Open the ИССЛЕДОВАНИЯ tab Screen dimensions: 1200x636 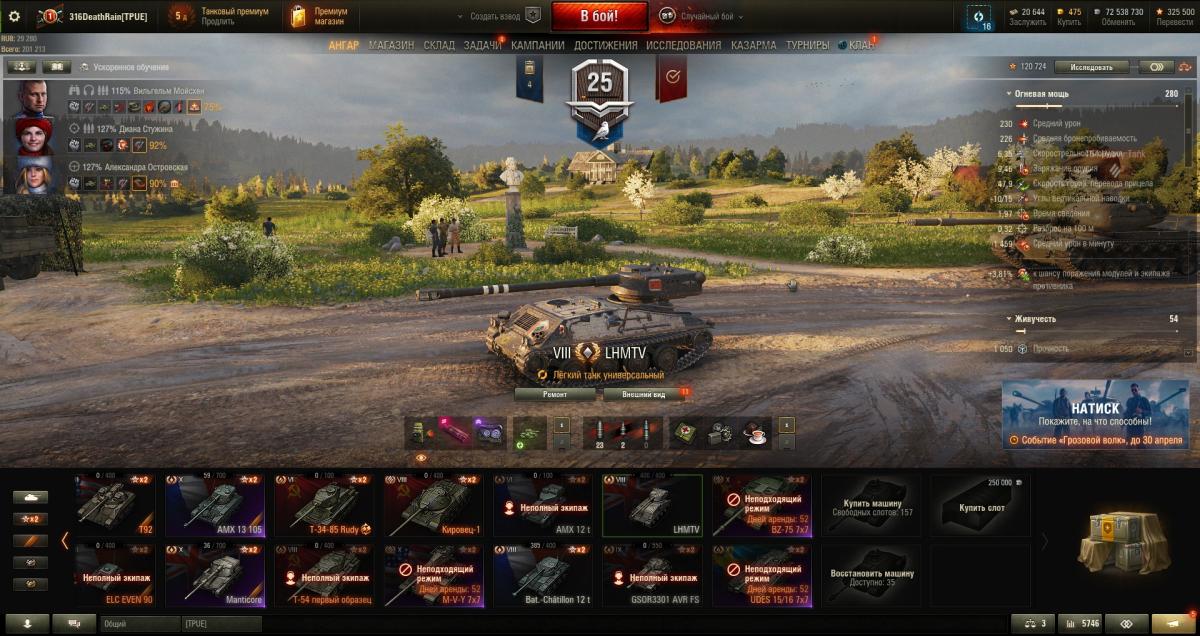[x=683, y=45]
